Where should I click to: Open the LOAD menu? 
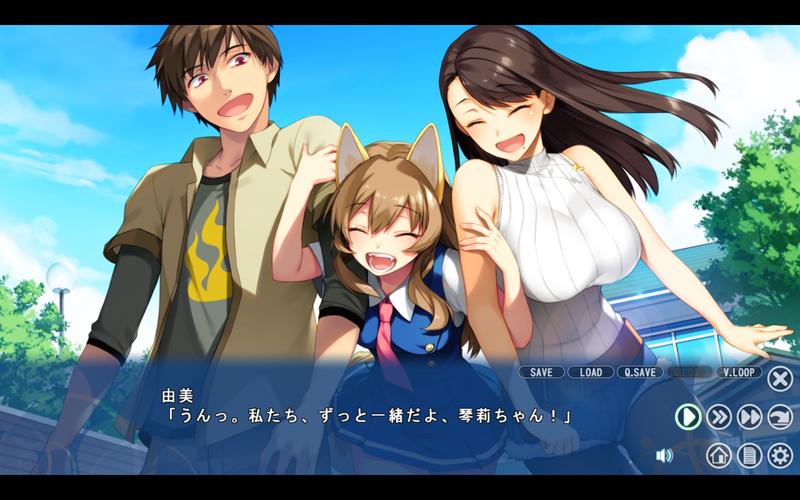click(591, 372)
